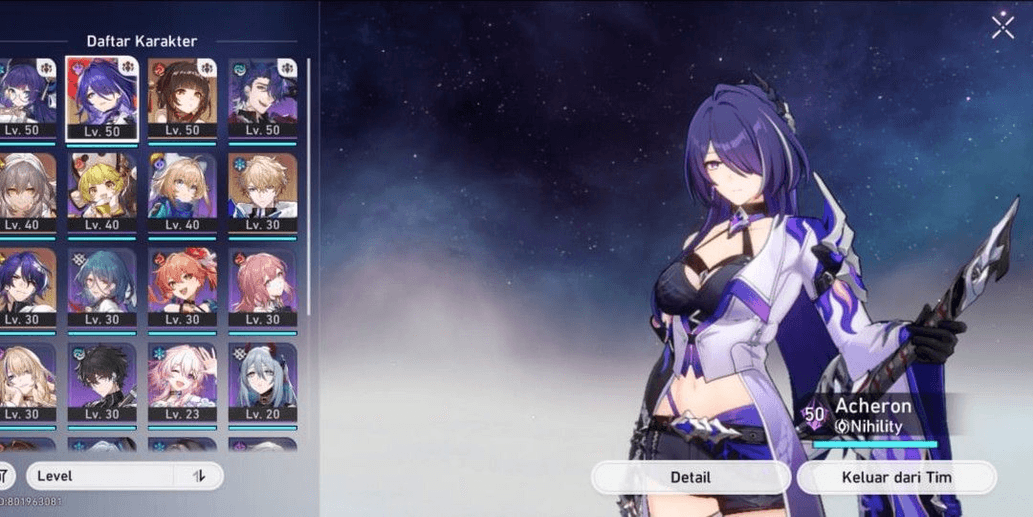This screenshot has width=1033, height=517.
Task: Open the Detail page for Acheron
Action: point(690,477)
